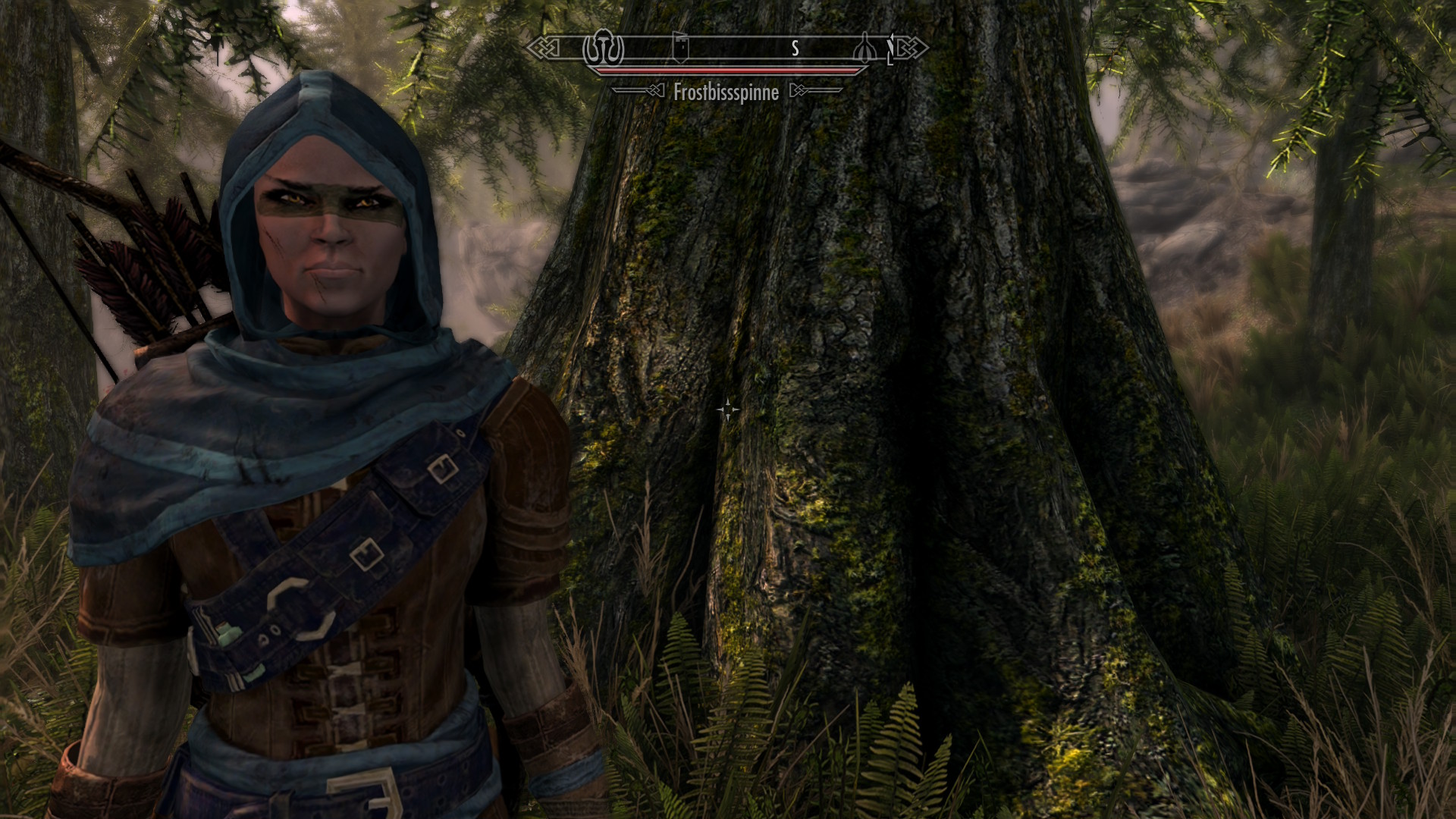1456x819 pixels.
Task: Click the South letter on compass
Action: coord(795,49)
